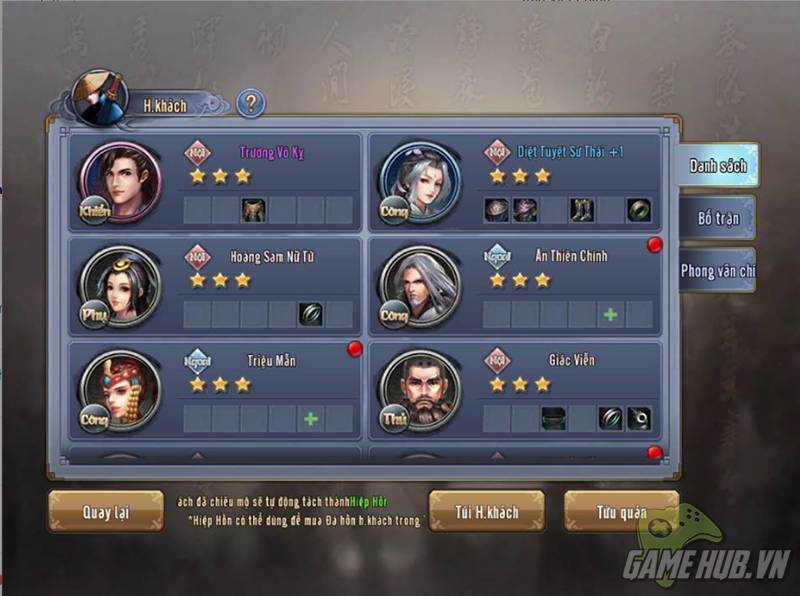The height and width of the screenshot is (596, 800).
Task: Select the Phong vân chí tab
Action: [717, 271]
